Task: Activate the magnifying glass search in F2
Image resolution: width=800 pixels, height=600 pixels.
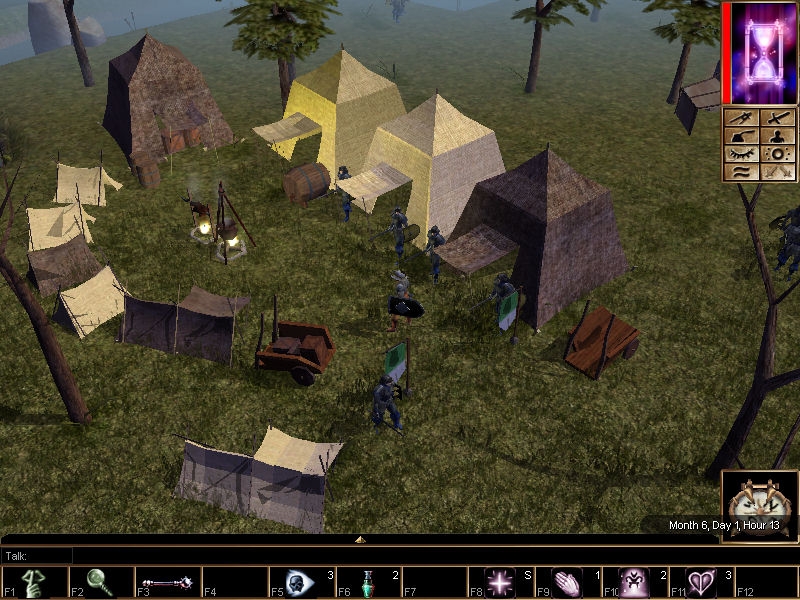Action: click(100, 582)
